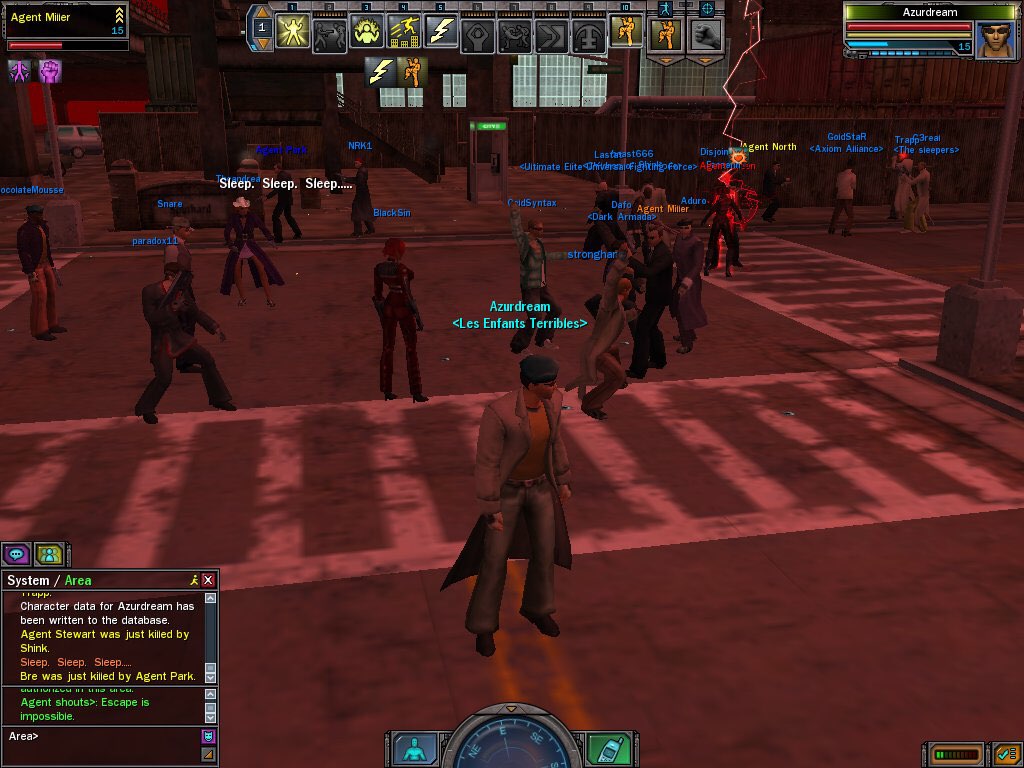1024x768 pixels.
Task: Open the team members panel
Action: click(49, 554)
